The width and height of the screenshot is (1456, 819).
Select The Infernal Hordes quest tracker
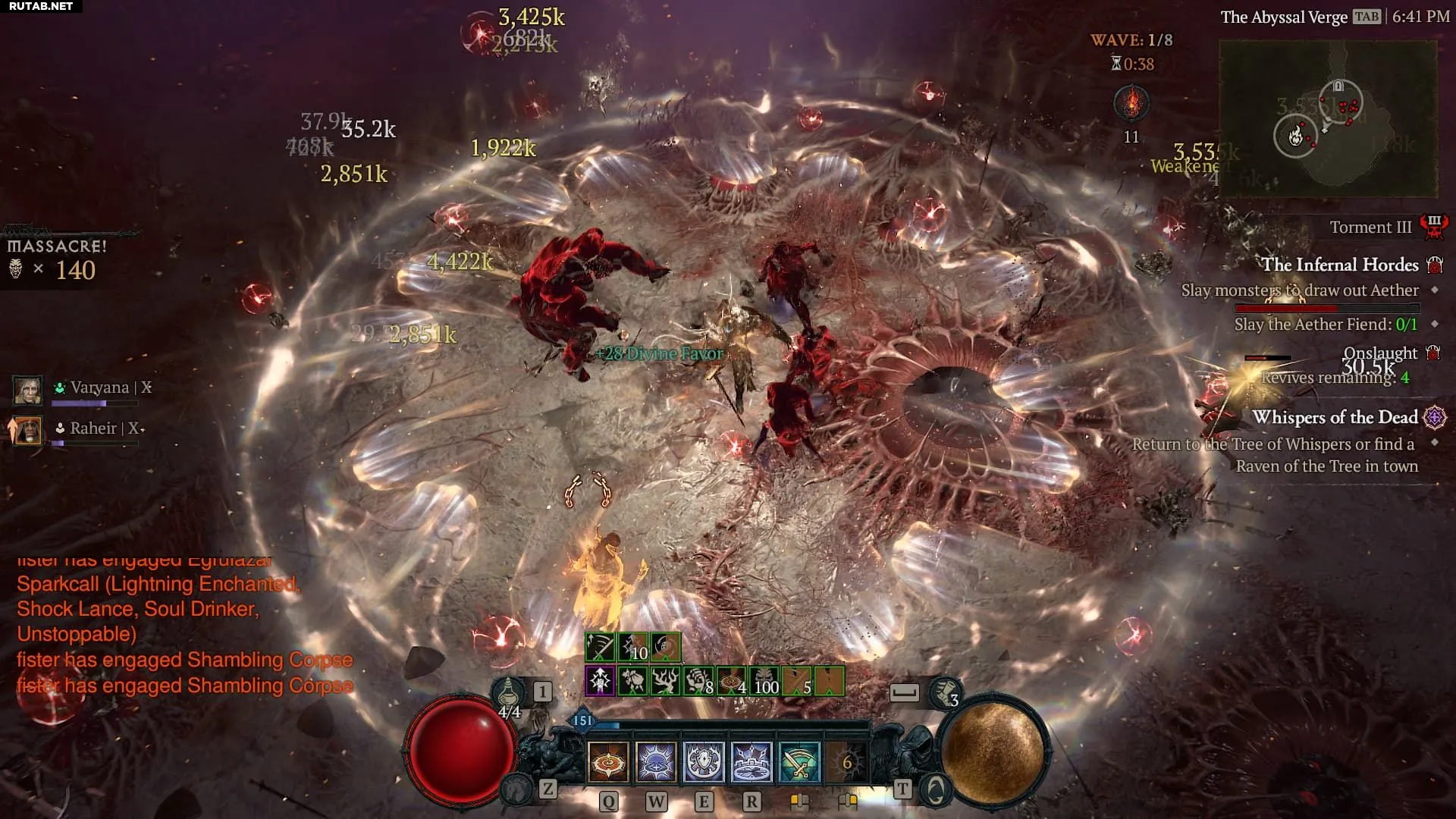(1339, 265)
